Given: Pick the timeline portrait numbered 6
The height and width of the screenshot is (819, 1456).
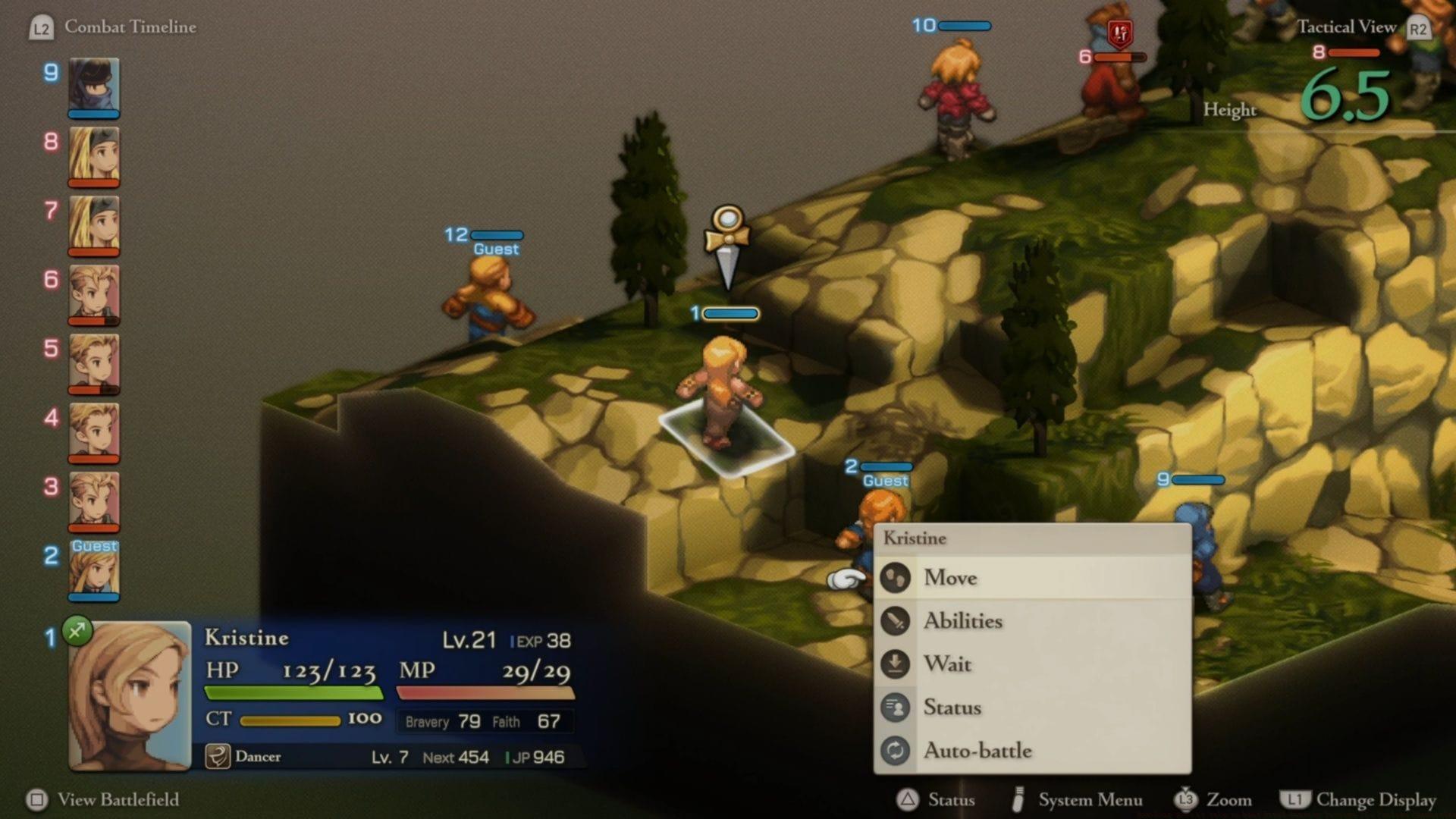Looking at the screenshot, I should tap(94, 293).
